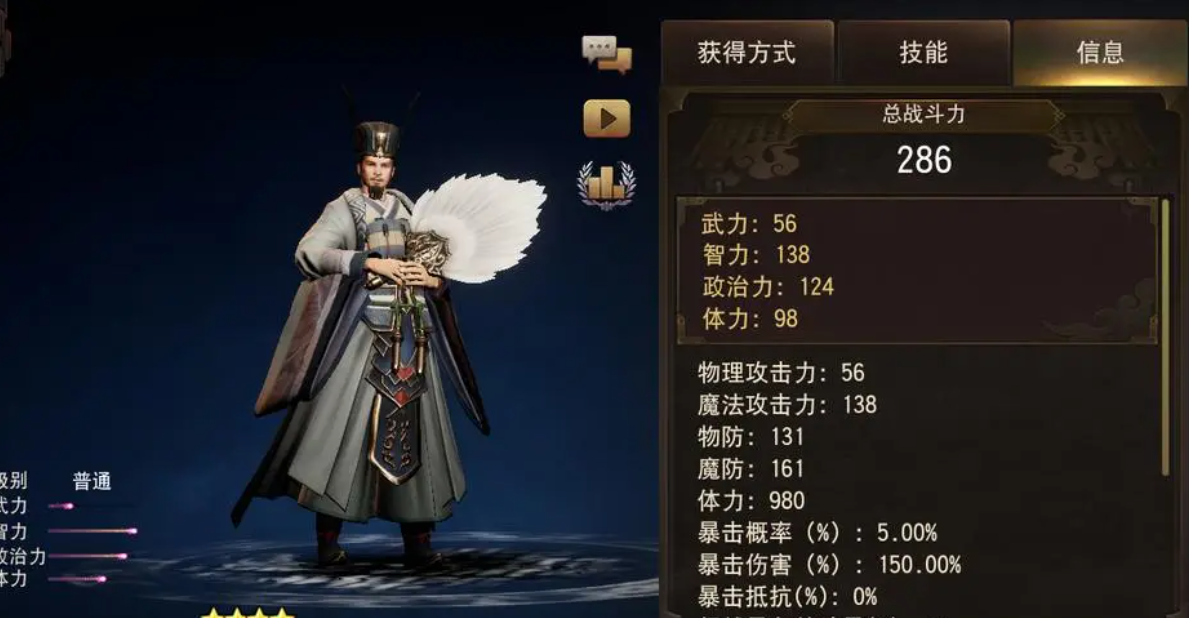Open the laurel ranking chart icon
Screen dimensions: 1189x618
(x=606, y=185)
